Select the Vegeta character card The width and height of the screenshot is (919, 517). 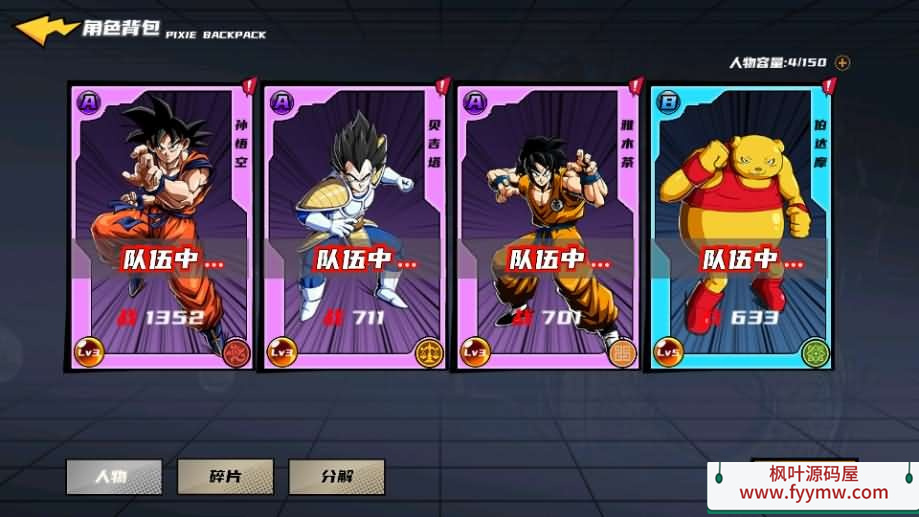coord(355,226)
